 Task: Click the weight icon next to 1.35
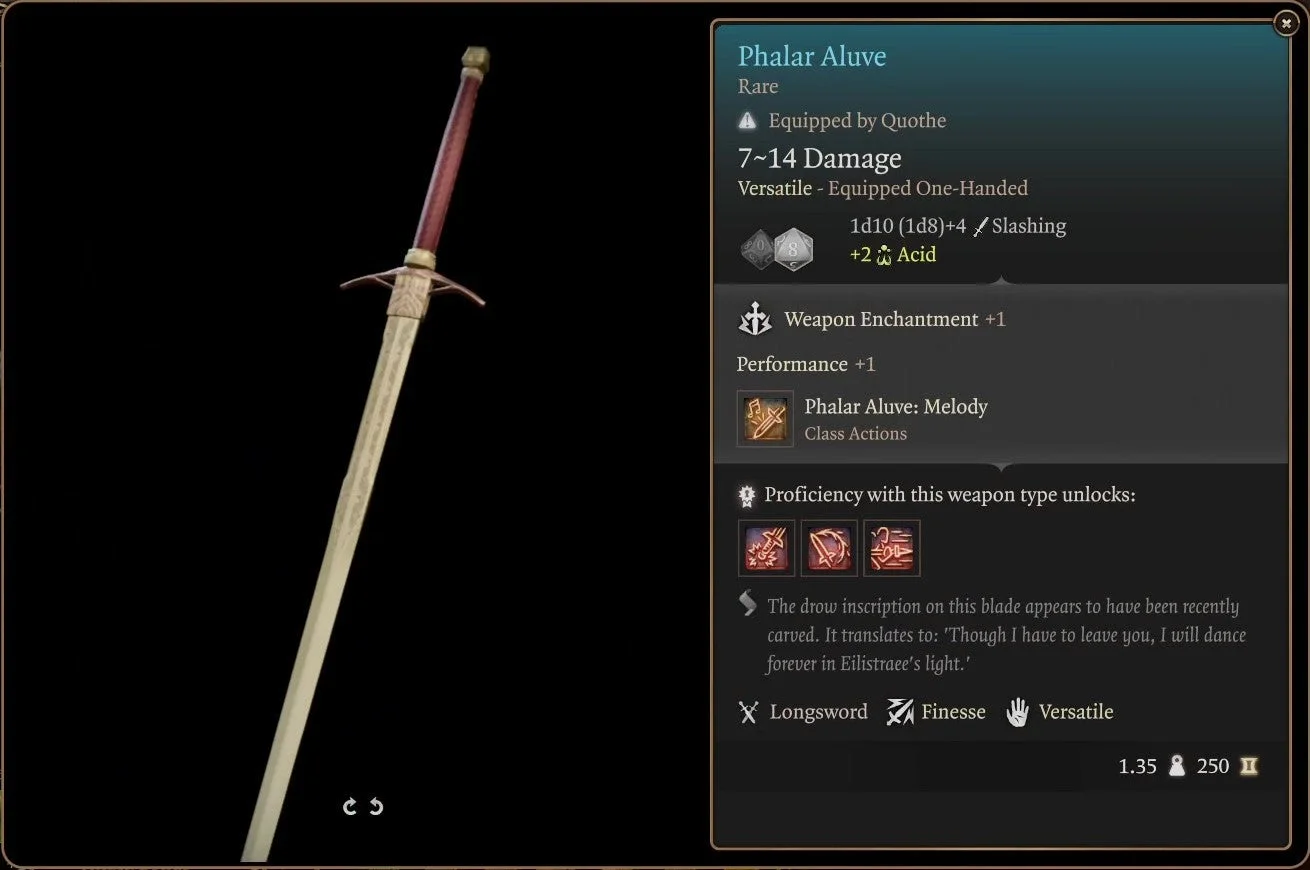pos(1177,766)
